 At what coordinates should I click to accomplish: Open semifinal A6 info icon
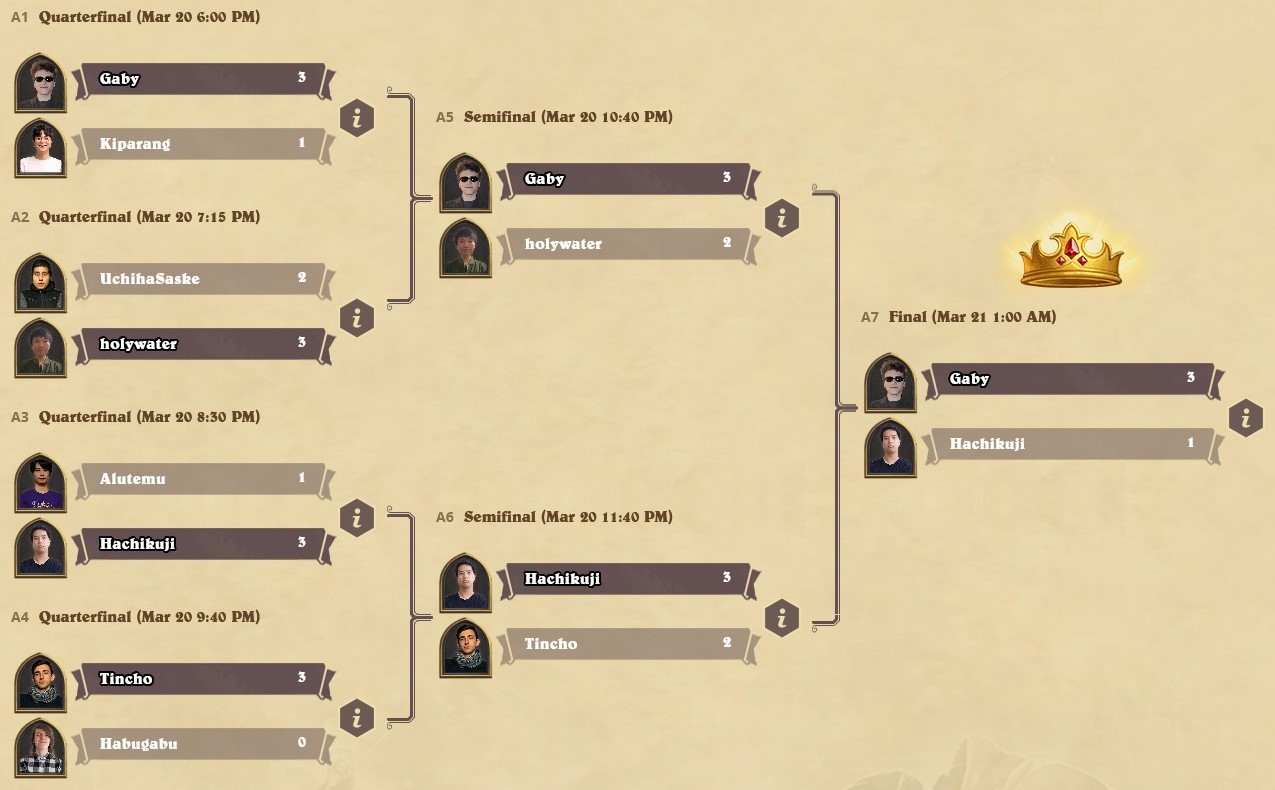click(782, 618)
